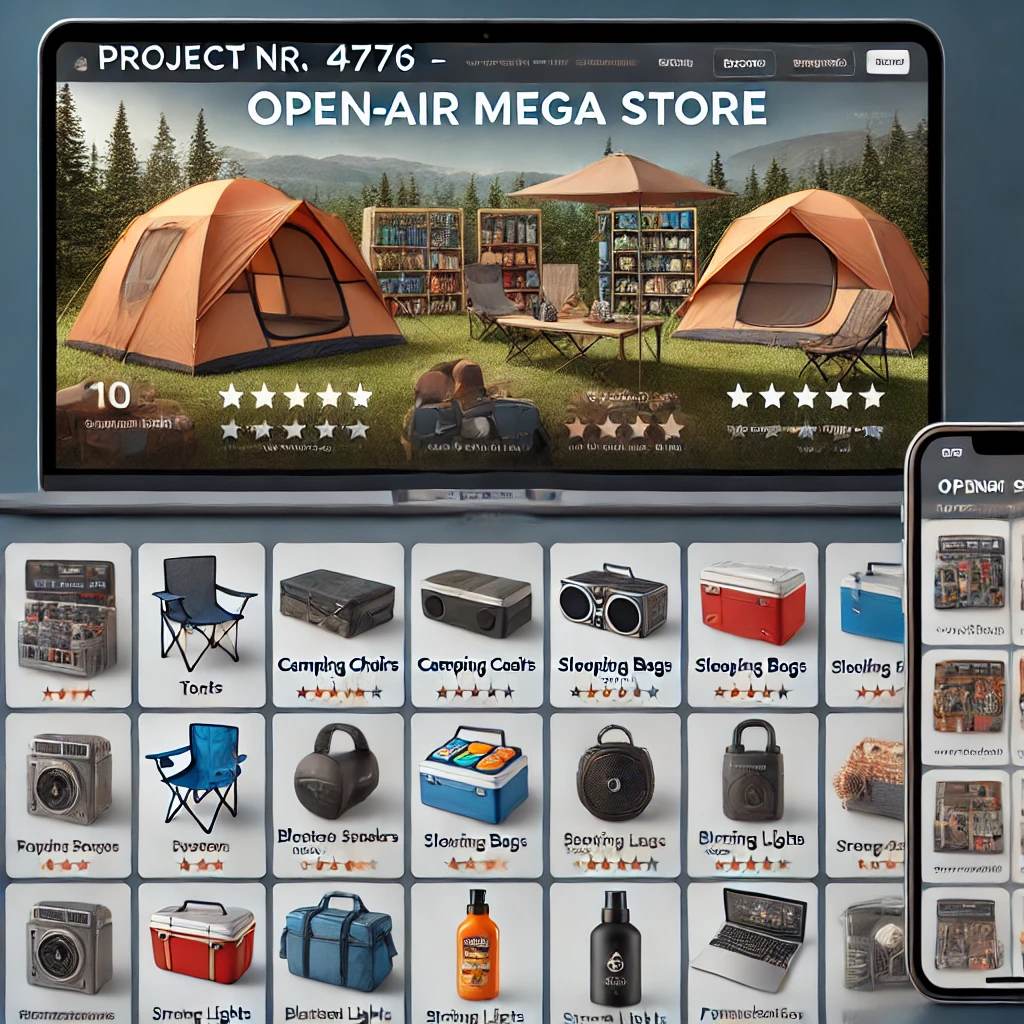Click the white button in the top bar
Screen dimensions: 1024x1024
[887, 63]
